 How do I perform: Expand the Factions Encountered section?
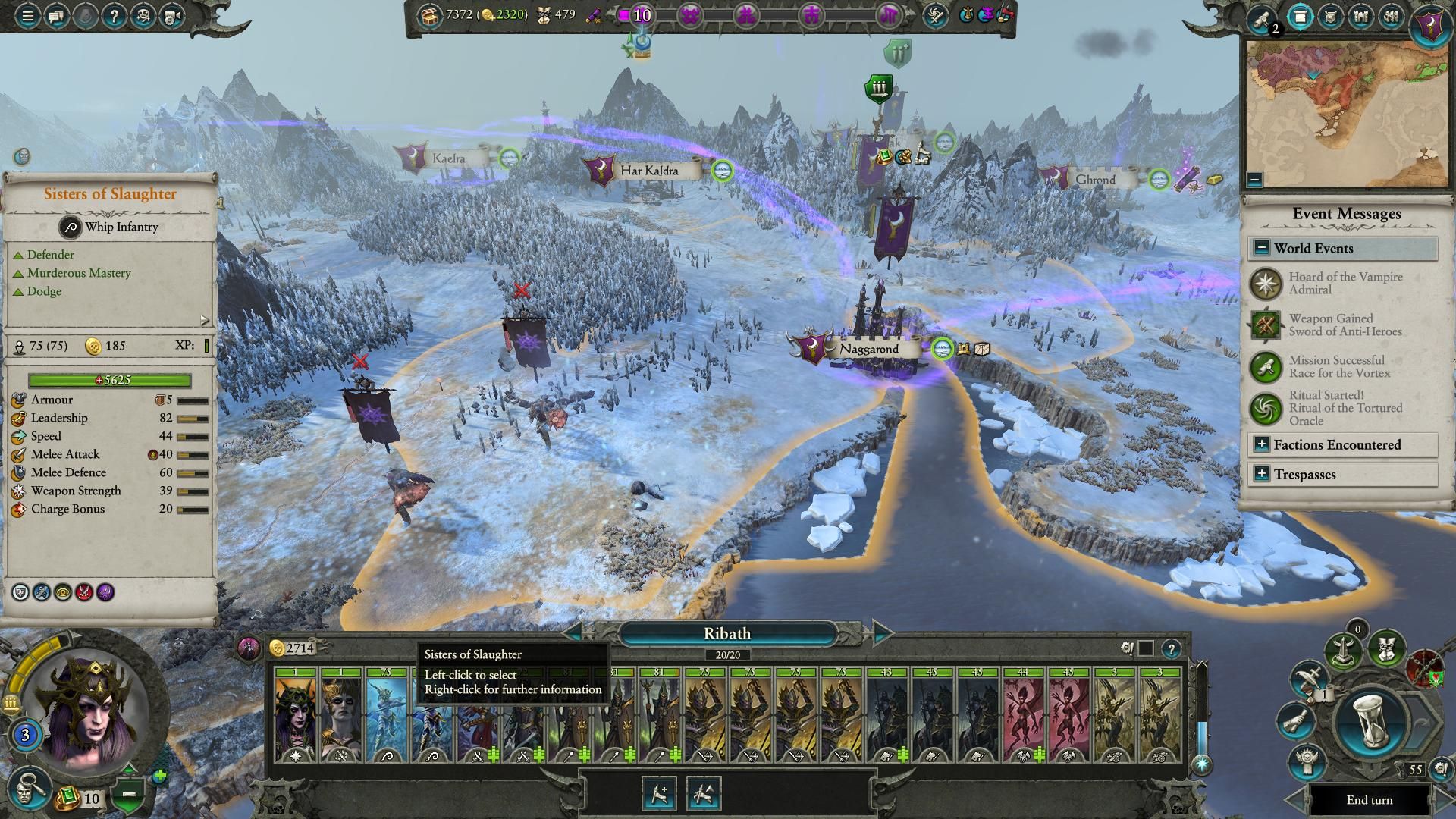click(1262, 445)
